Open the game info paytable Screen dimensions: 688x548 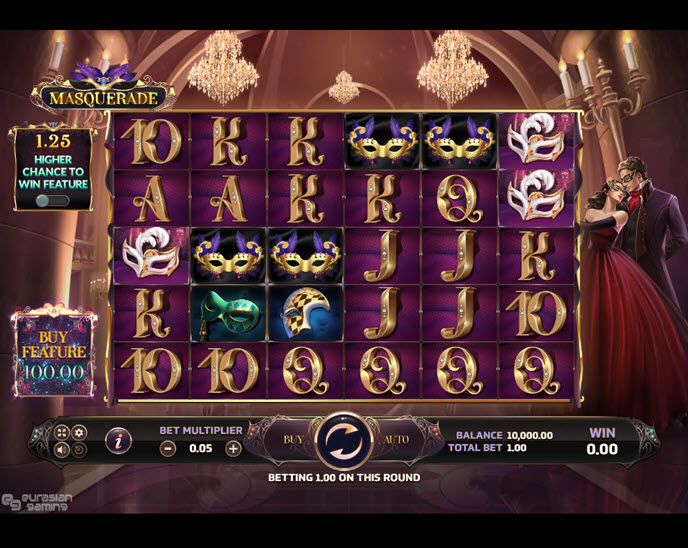click(119, 439)
